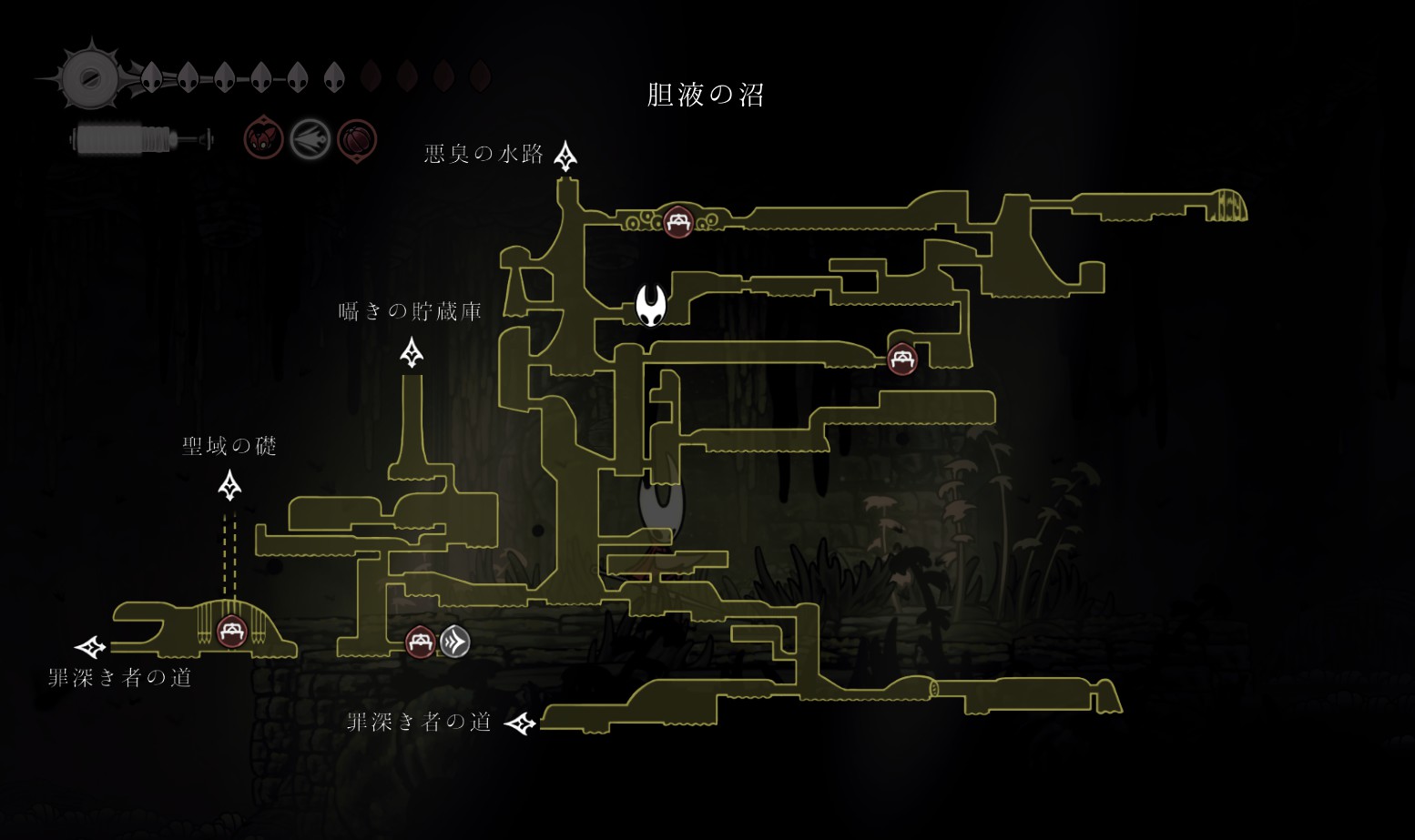
Task: Click the bench marker nearest Hornet's head marker
Action: pos(677,221)
